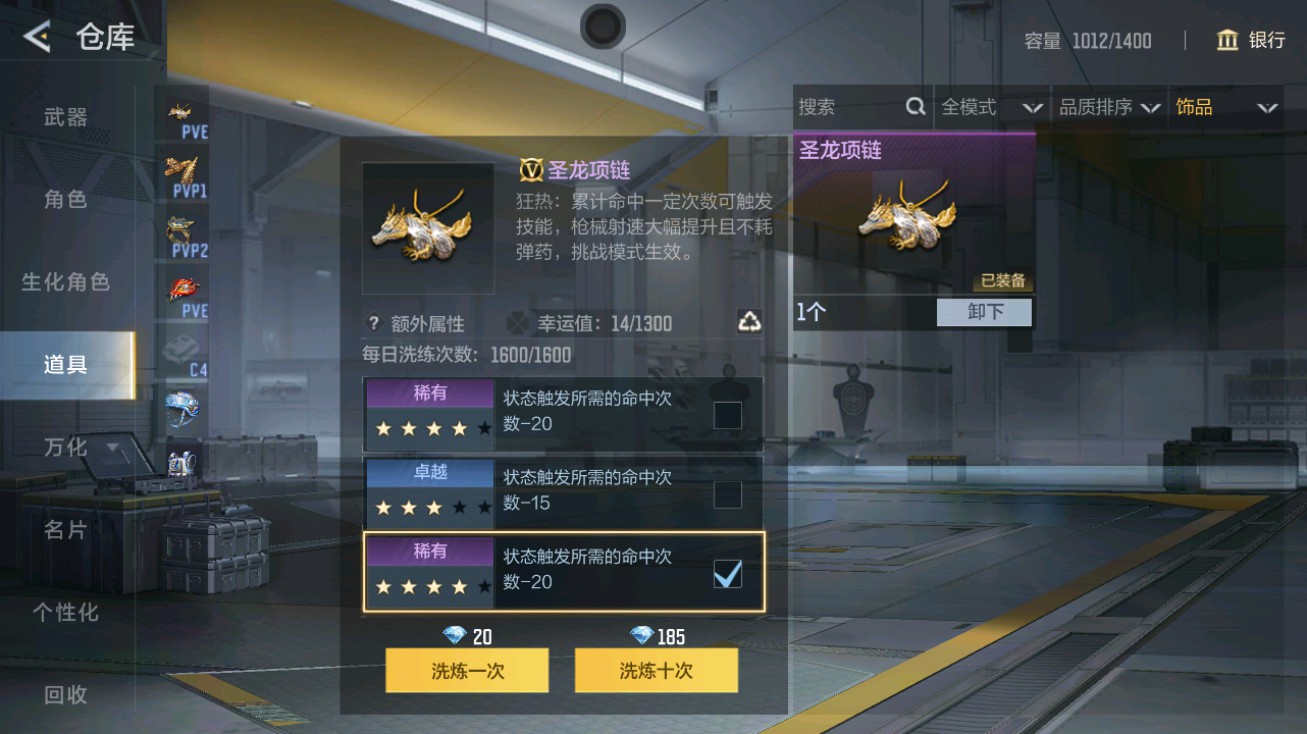Switch to the 武器 tab
Viewport: 1307px width, 734px height.
point(63,115)
